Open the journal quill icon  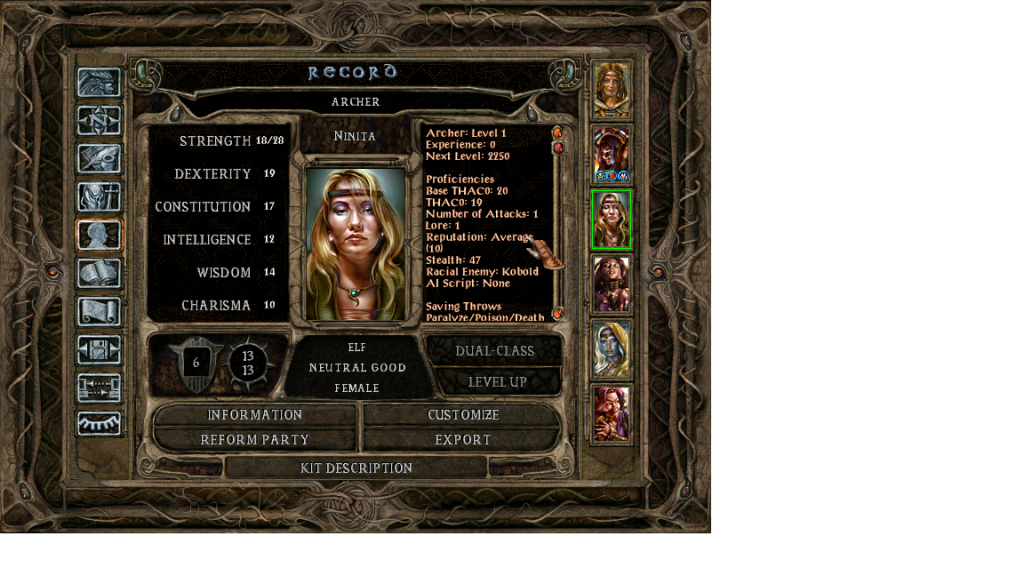tap(99, 158)
